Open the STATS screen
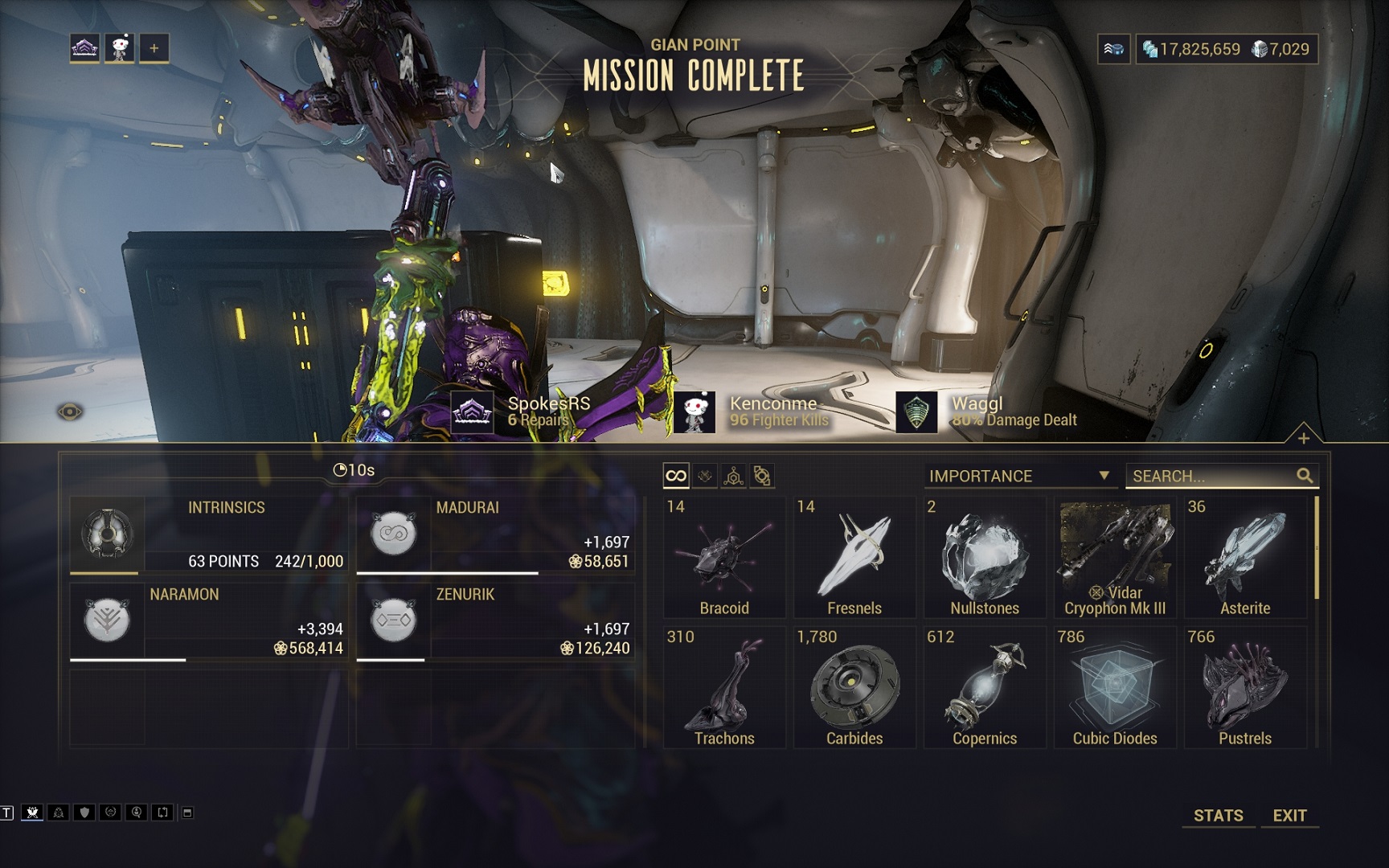The image size is (1389, 868). coord(1218,815)
